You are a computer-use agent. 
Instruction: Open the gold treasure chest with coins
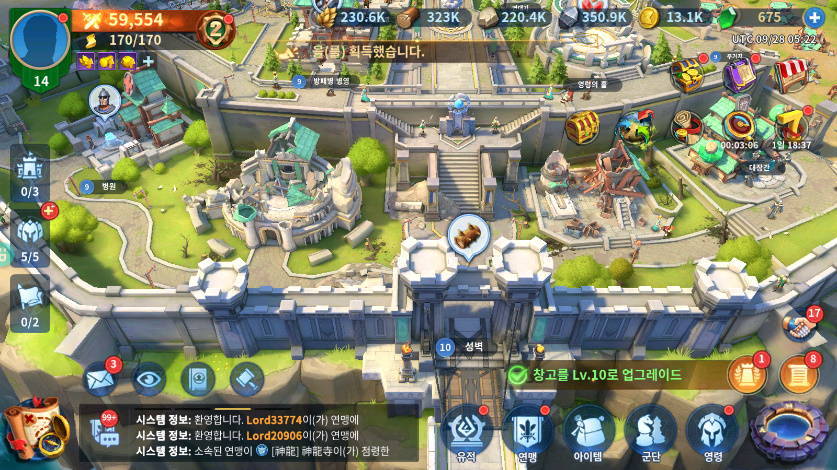(688, 73)
